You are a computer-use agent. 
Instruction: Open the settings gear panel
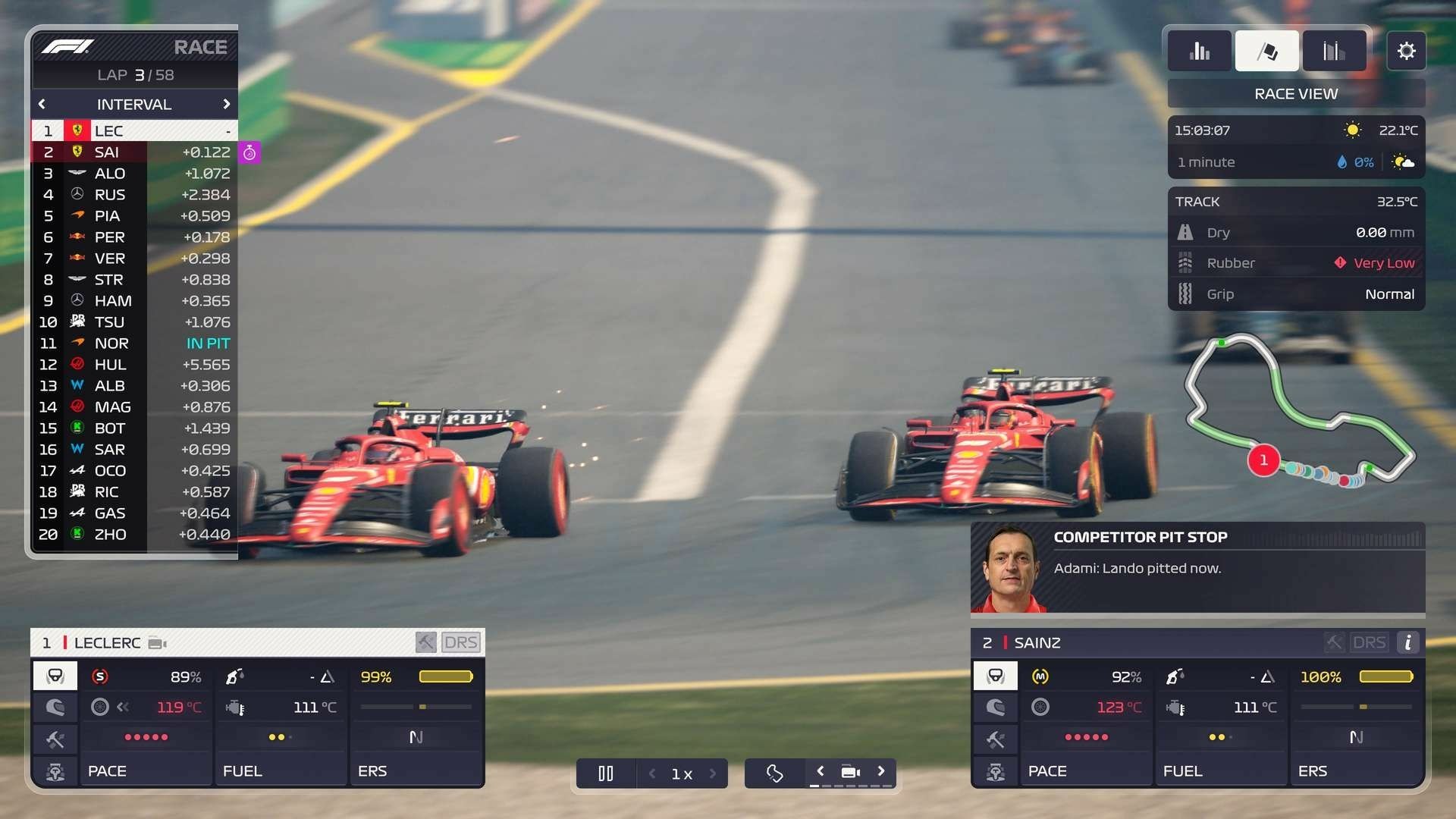pyautogui.click(x=1407, y=50)
